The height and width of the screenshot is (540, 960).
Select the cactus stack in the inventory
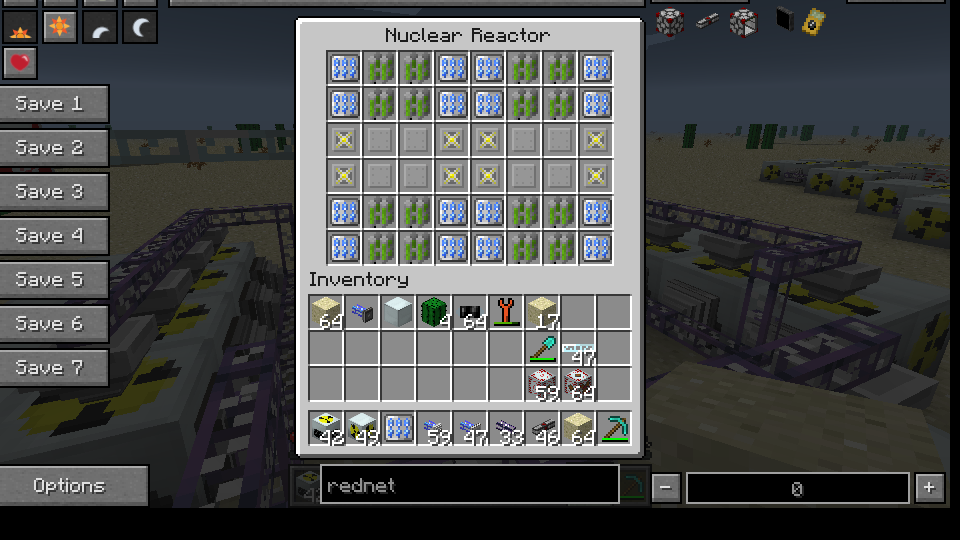pyautogui.click(x=434, y=313)
